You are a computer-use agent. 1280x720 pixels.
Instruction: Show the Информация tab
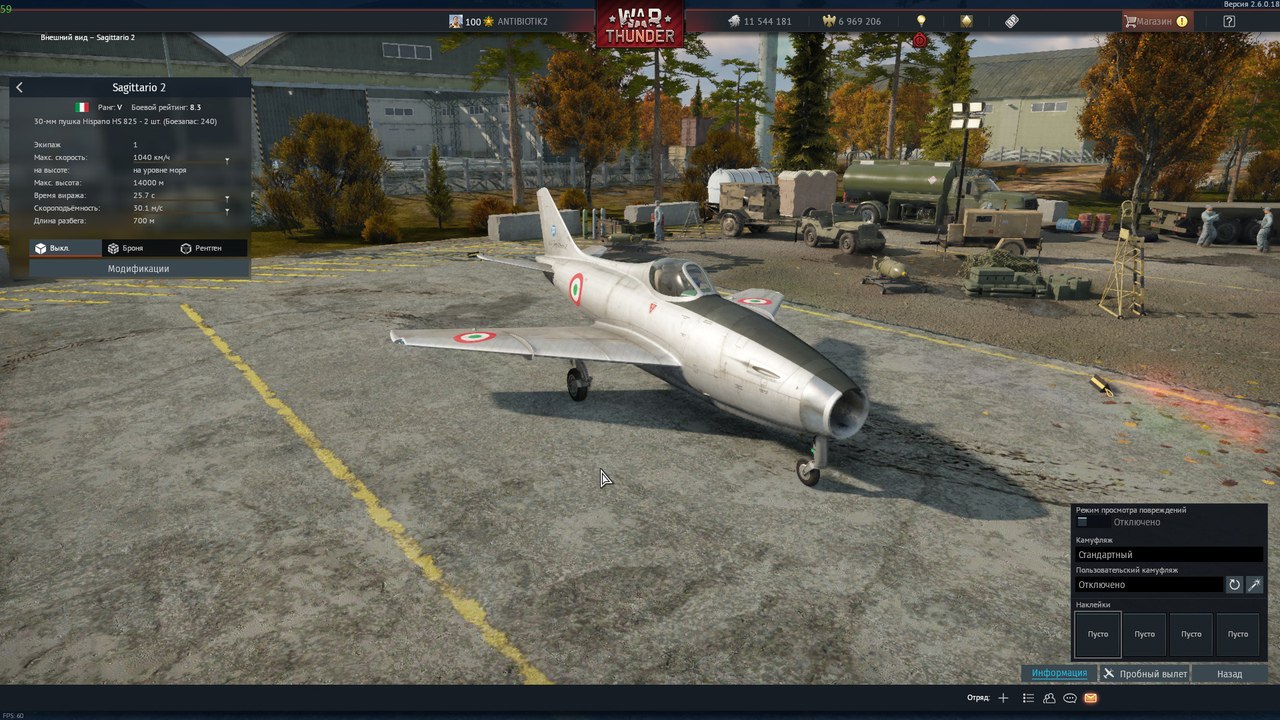[1059, 673]
